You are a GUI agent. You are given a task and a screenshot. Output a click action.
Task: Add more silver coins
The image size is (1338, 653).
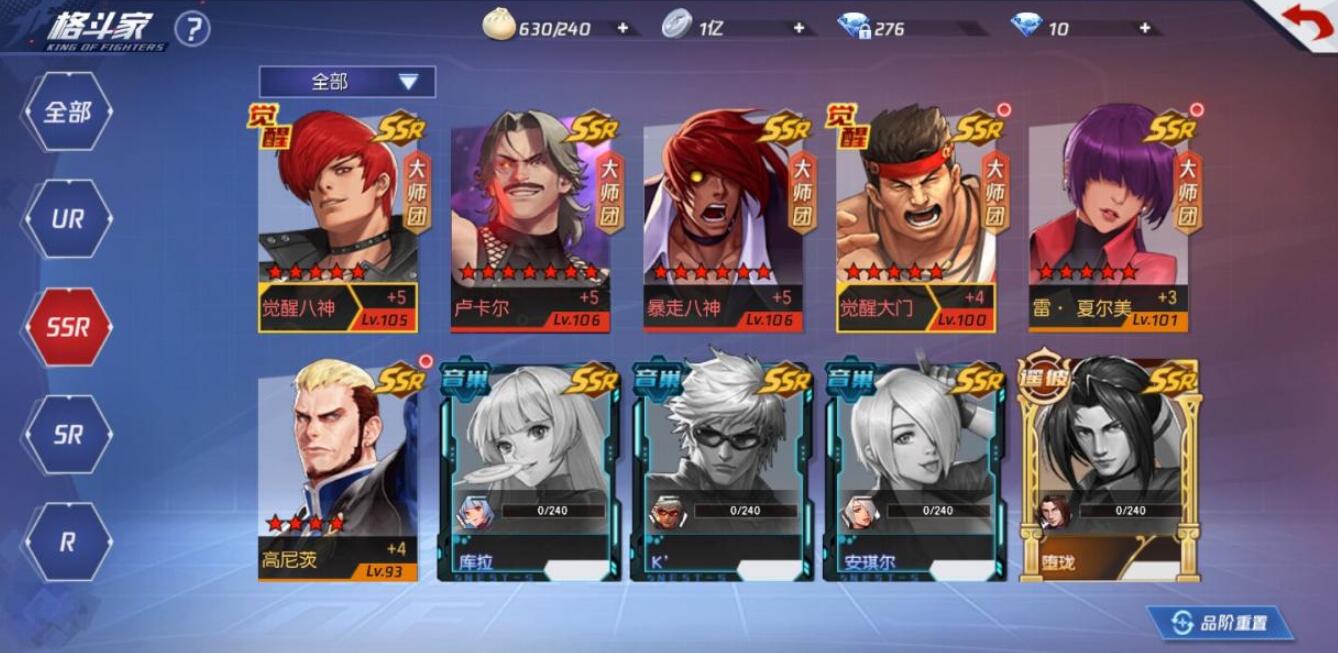[x=798, y=28]
